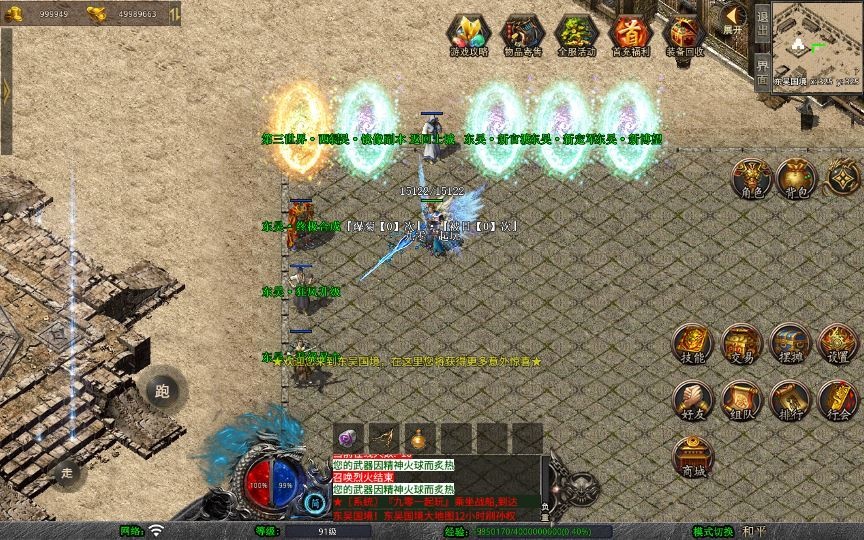Viewport: 864px width, 540px height.
Task: Open the 技能 skills menu
Action: coord(692,343)
